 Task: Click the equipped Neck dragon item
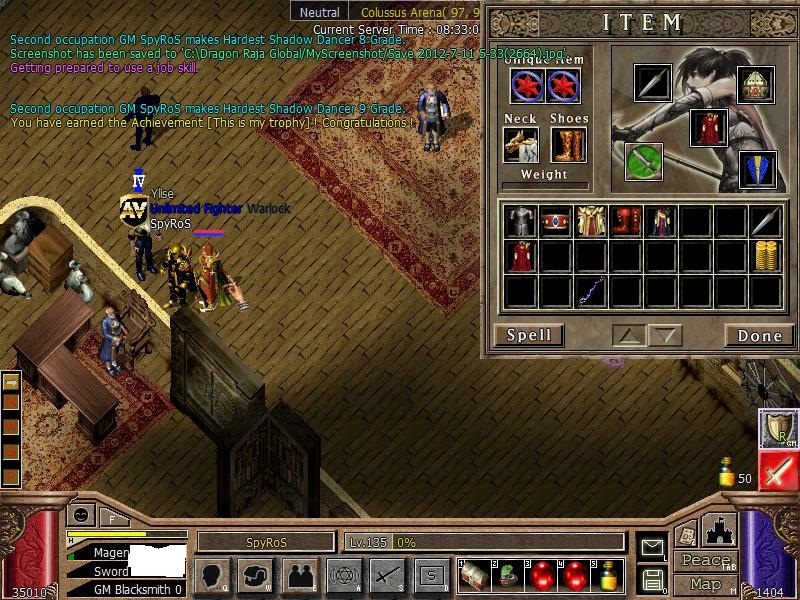(x=520, y=144)
